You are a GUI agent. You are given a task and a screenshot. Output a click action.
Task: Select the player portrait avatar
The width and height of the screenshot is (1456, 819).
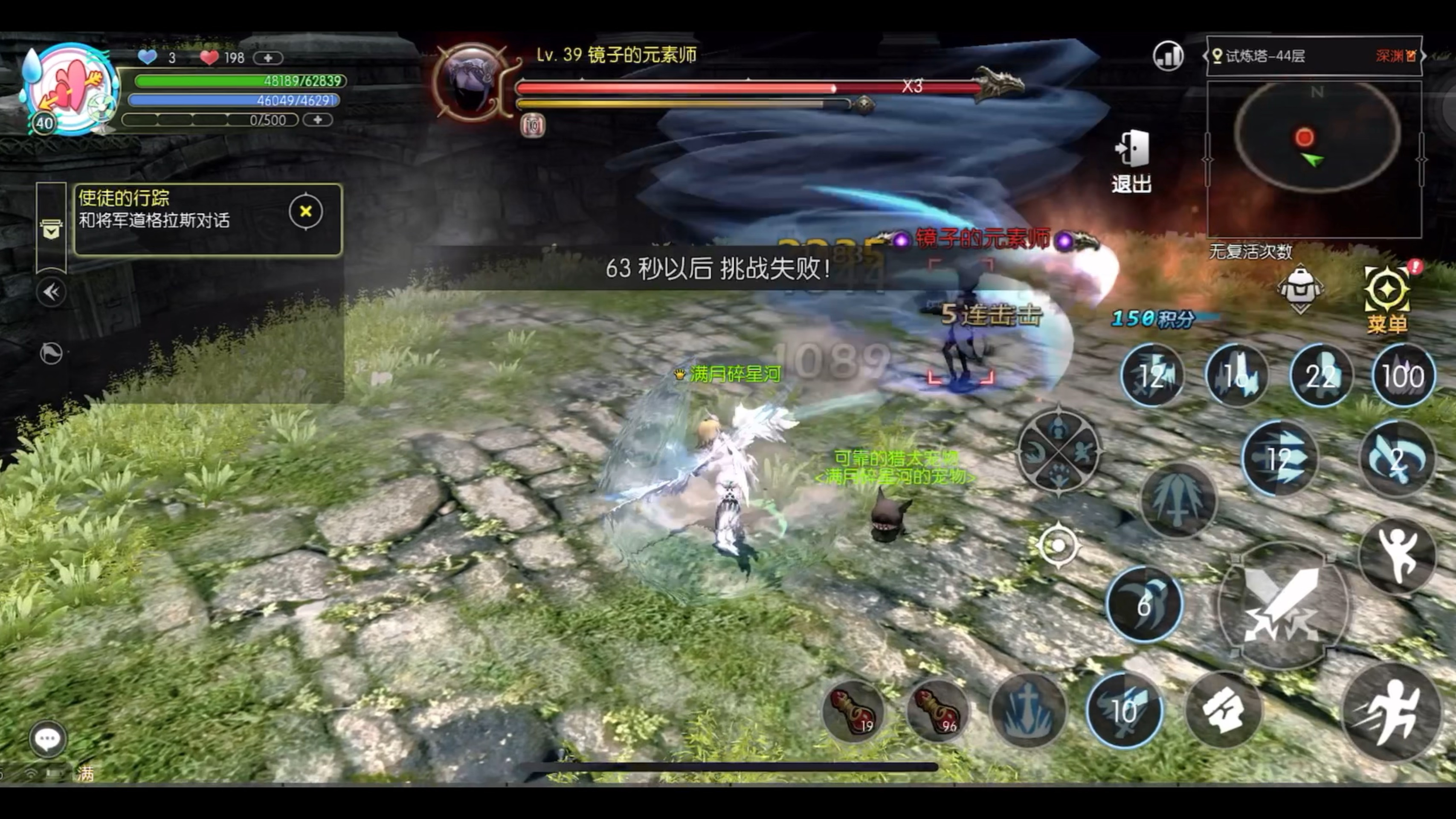tap(71, 89)
